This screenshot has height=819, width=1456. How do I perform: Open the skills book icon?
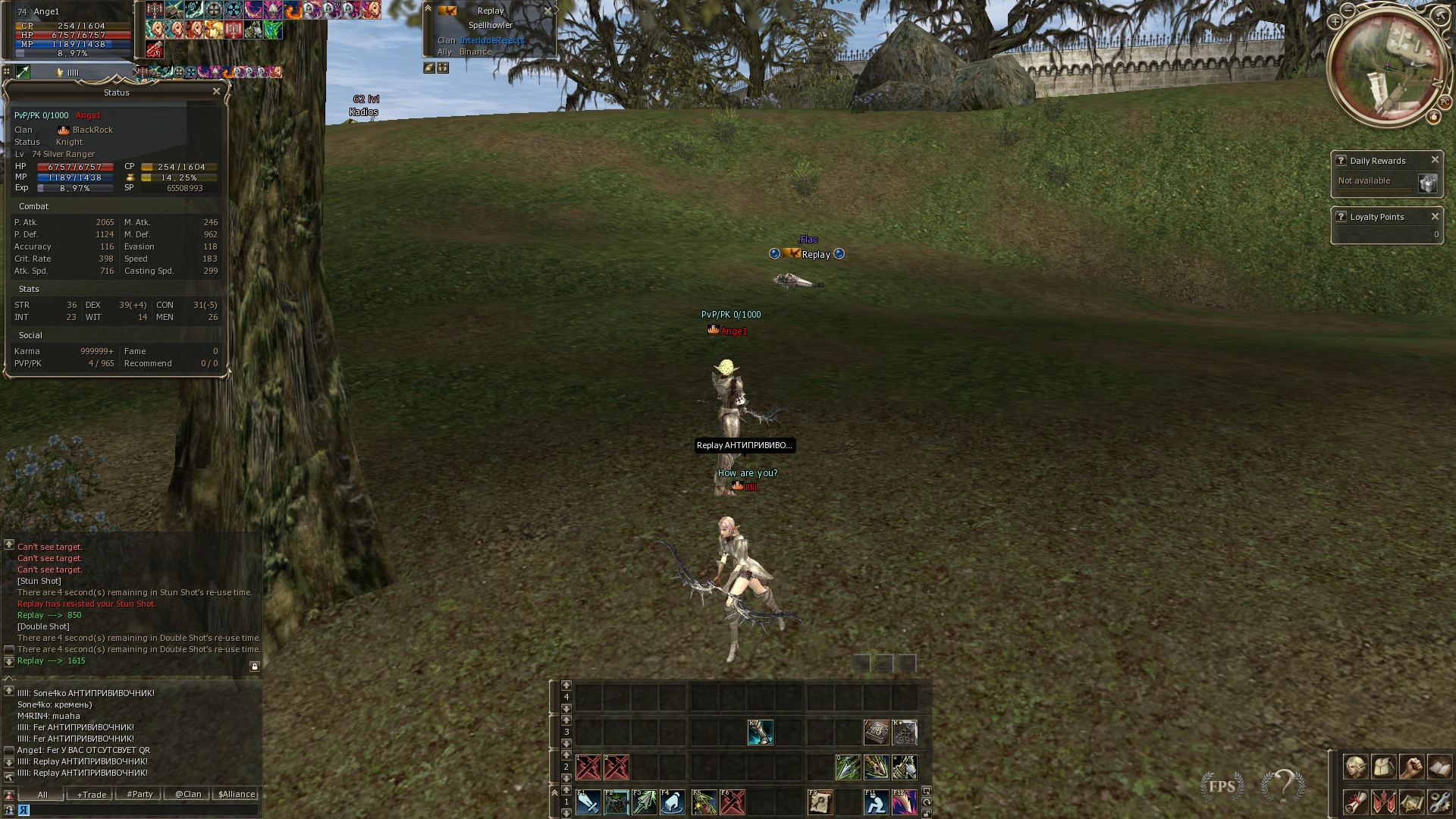point(1439,767)
